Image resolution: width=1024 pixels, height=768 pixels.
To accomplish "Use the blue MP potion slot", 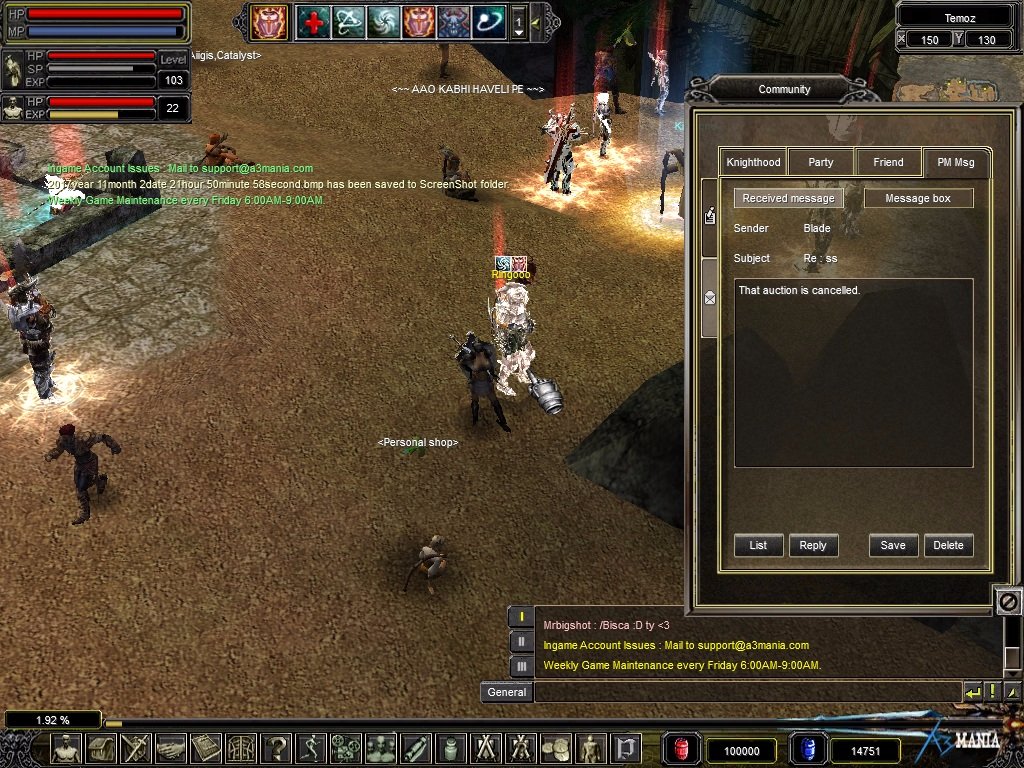I will pos(806,750).
